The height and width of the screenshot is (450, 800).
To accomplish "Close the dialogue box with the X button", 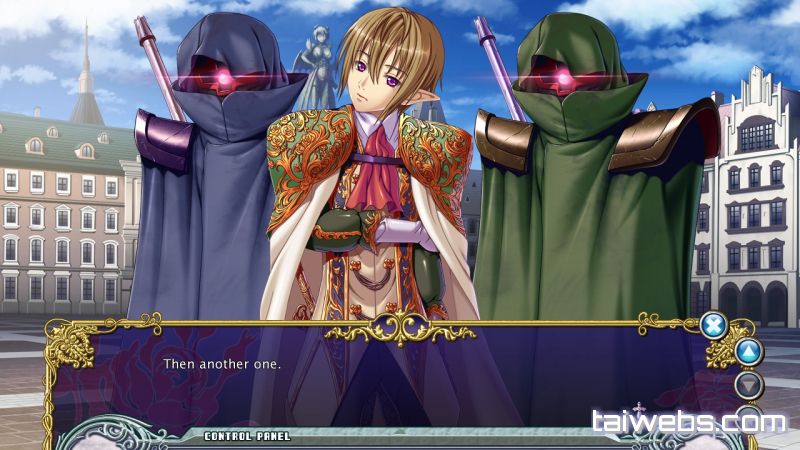I will point(712,324).
